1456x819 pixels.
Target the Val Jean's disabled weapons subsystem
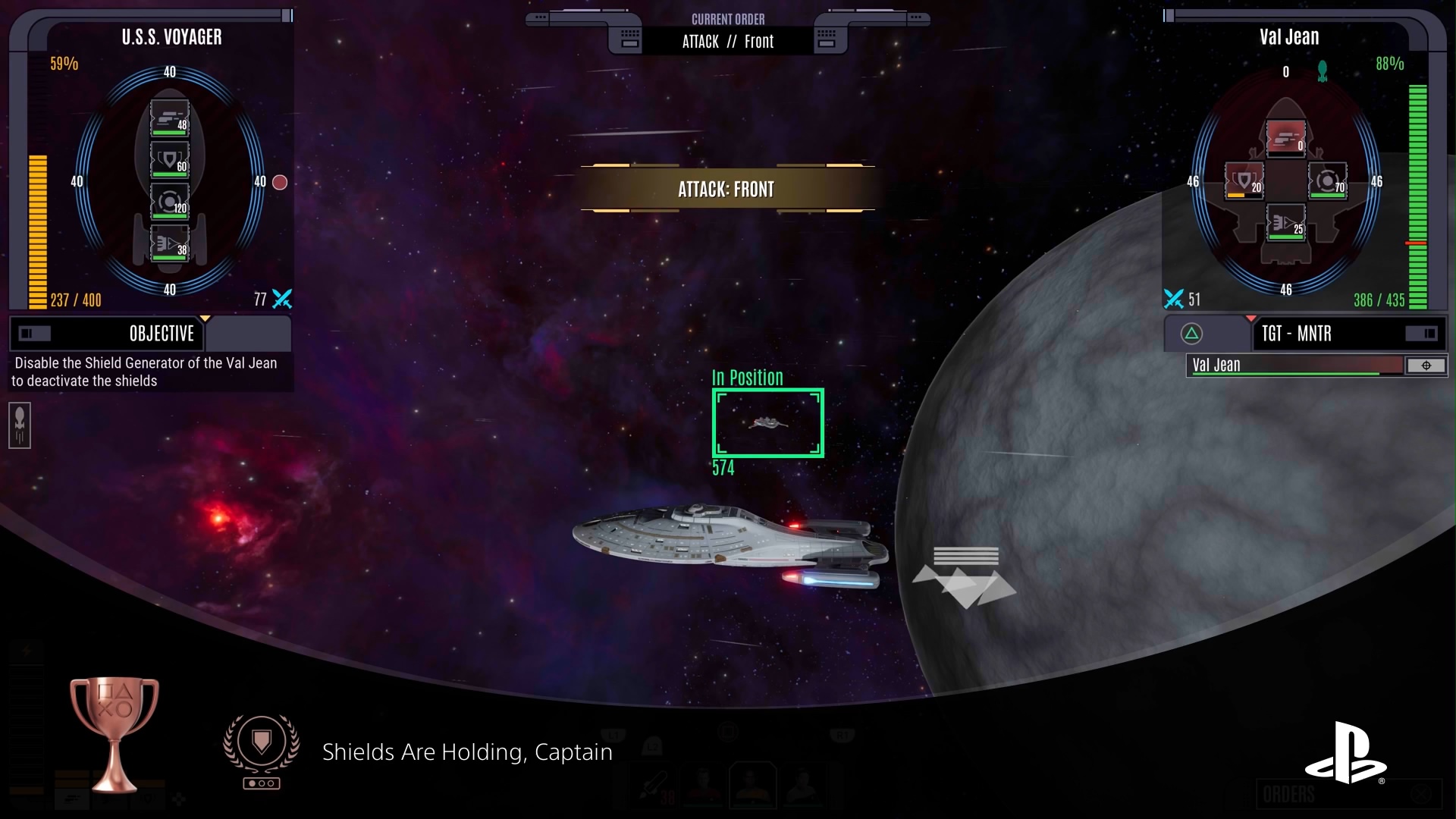[1286, 139]
